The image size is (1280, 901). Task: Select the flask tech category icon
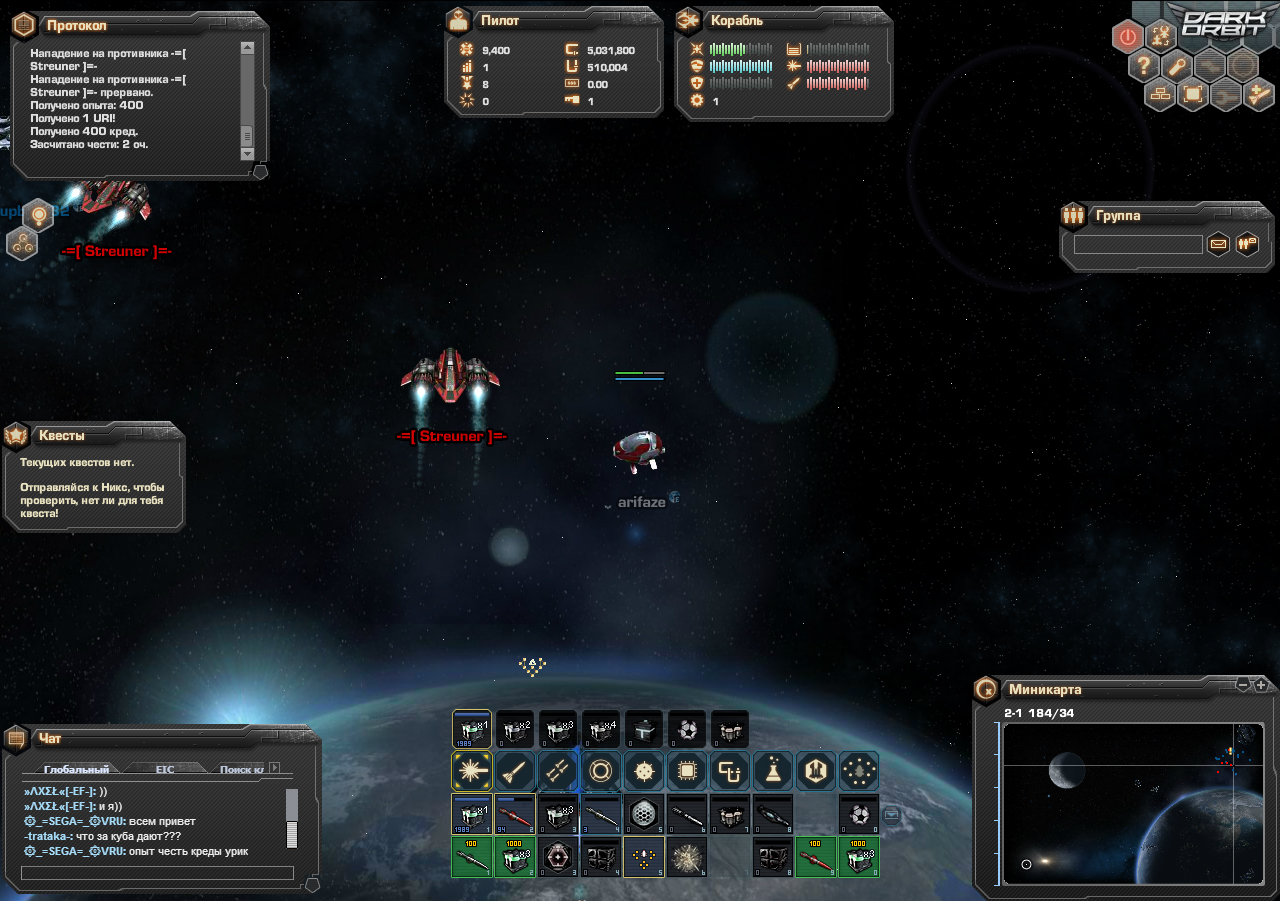(x=773, y=771)
